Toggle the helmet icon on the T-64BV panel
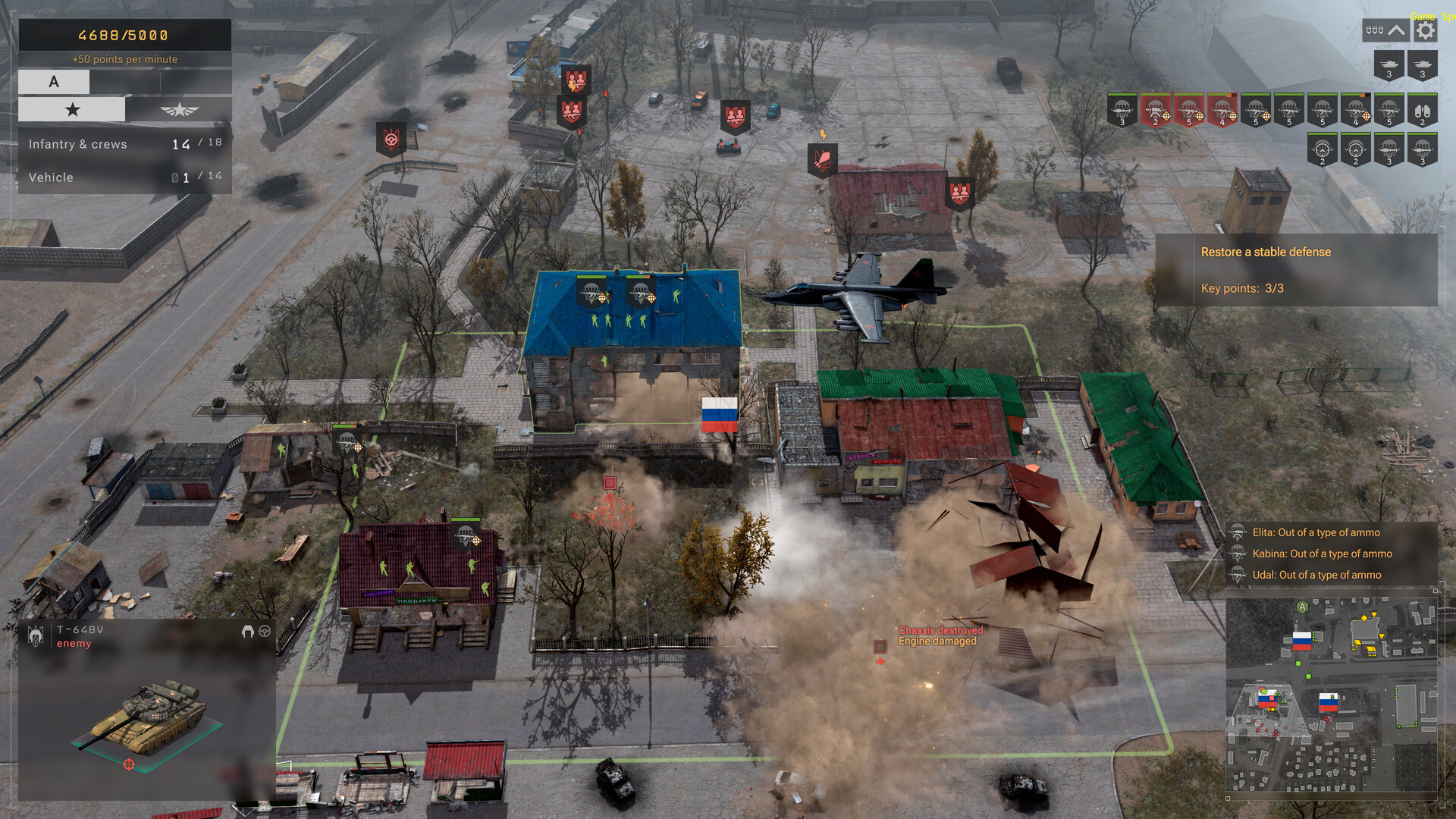The image size is (1456, 819). (246, 632)
